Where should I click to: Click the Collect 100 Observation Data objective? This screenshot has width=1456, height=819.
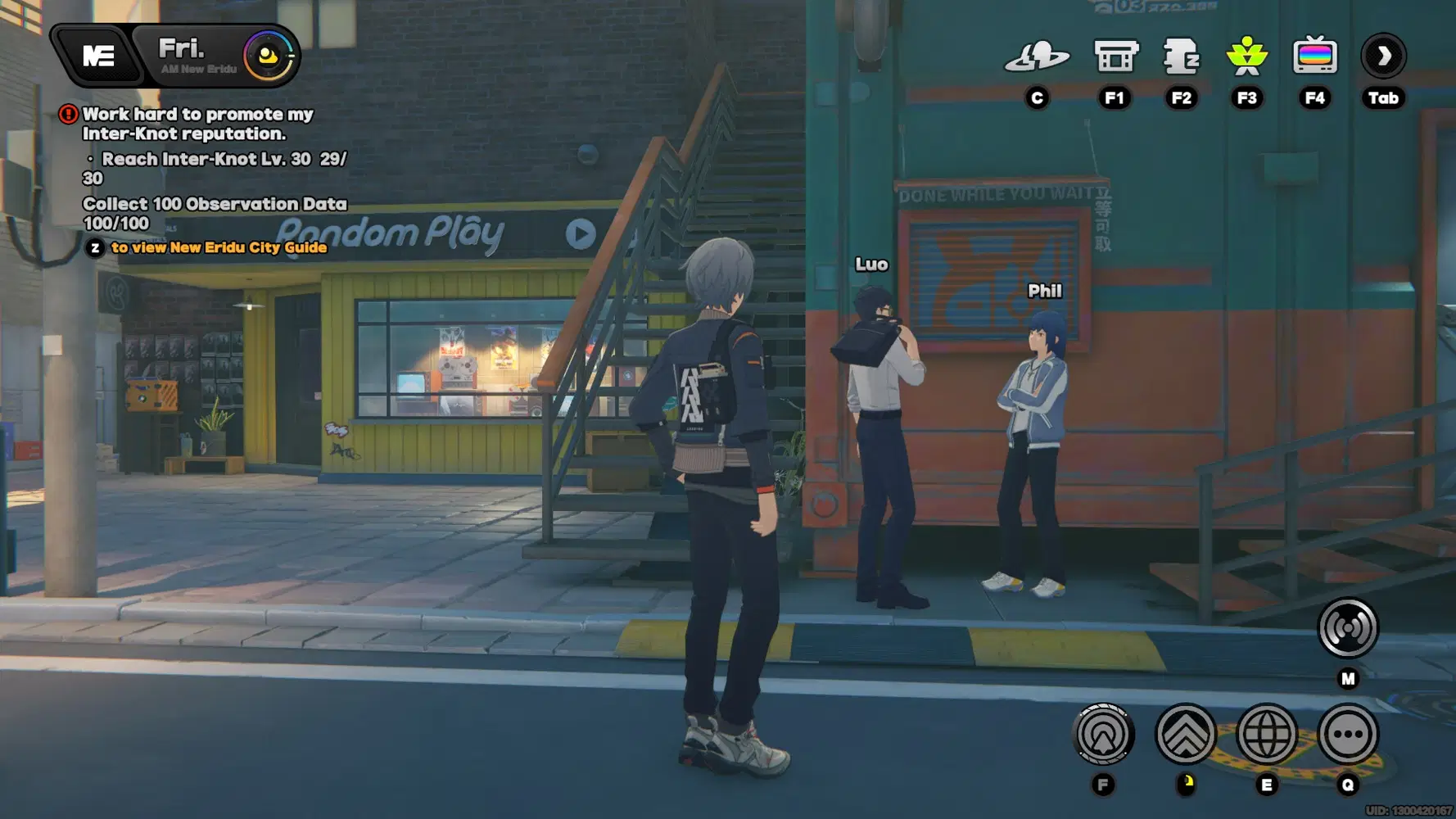coord(215,203)
